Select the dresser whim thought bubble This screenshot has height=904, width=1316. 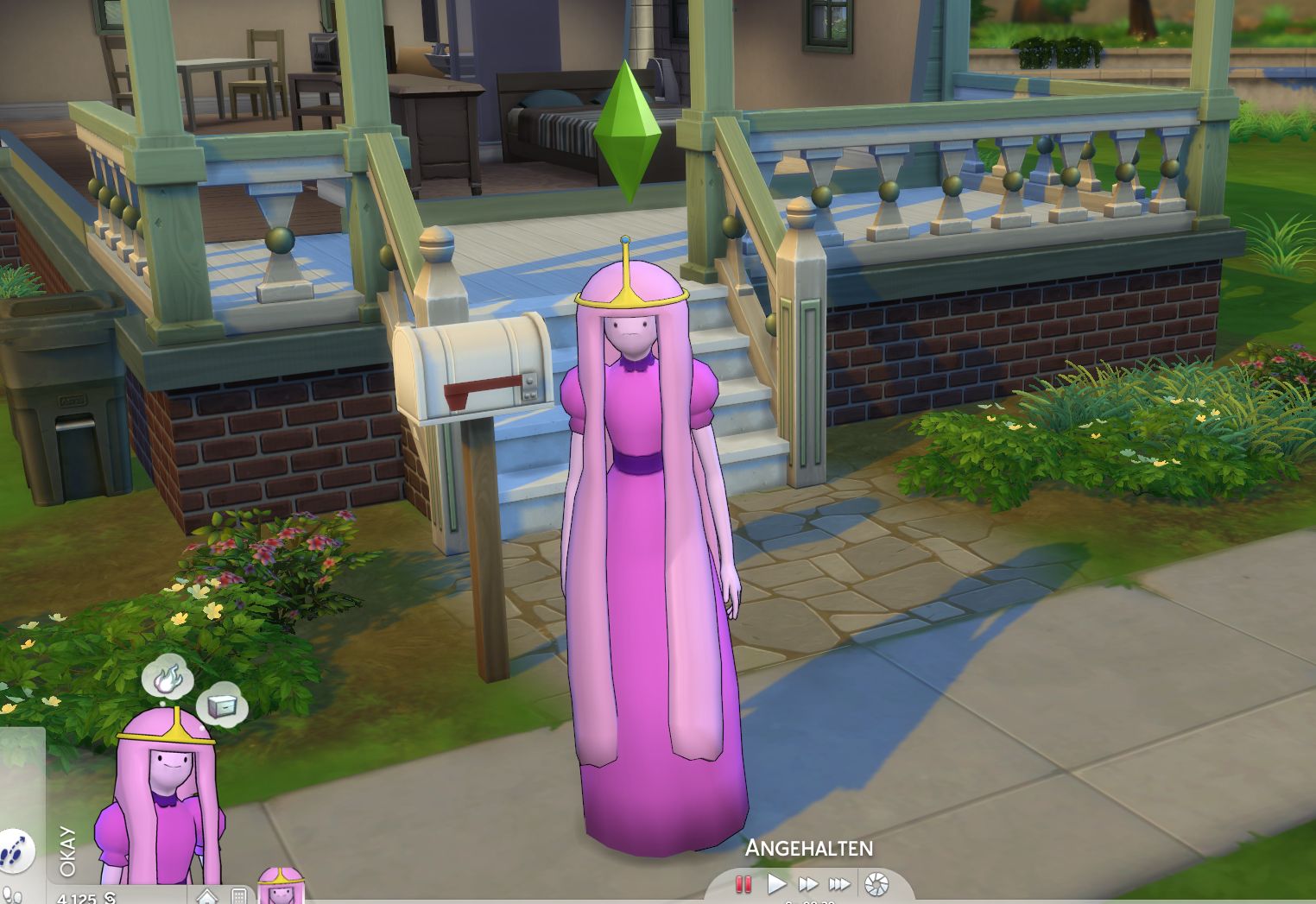click(x=221, y=705)
